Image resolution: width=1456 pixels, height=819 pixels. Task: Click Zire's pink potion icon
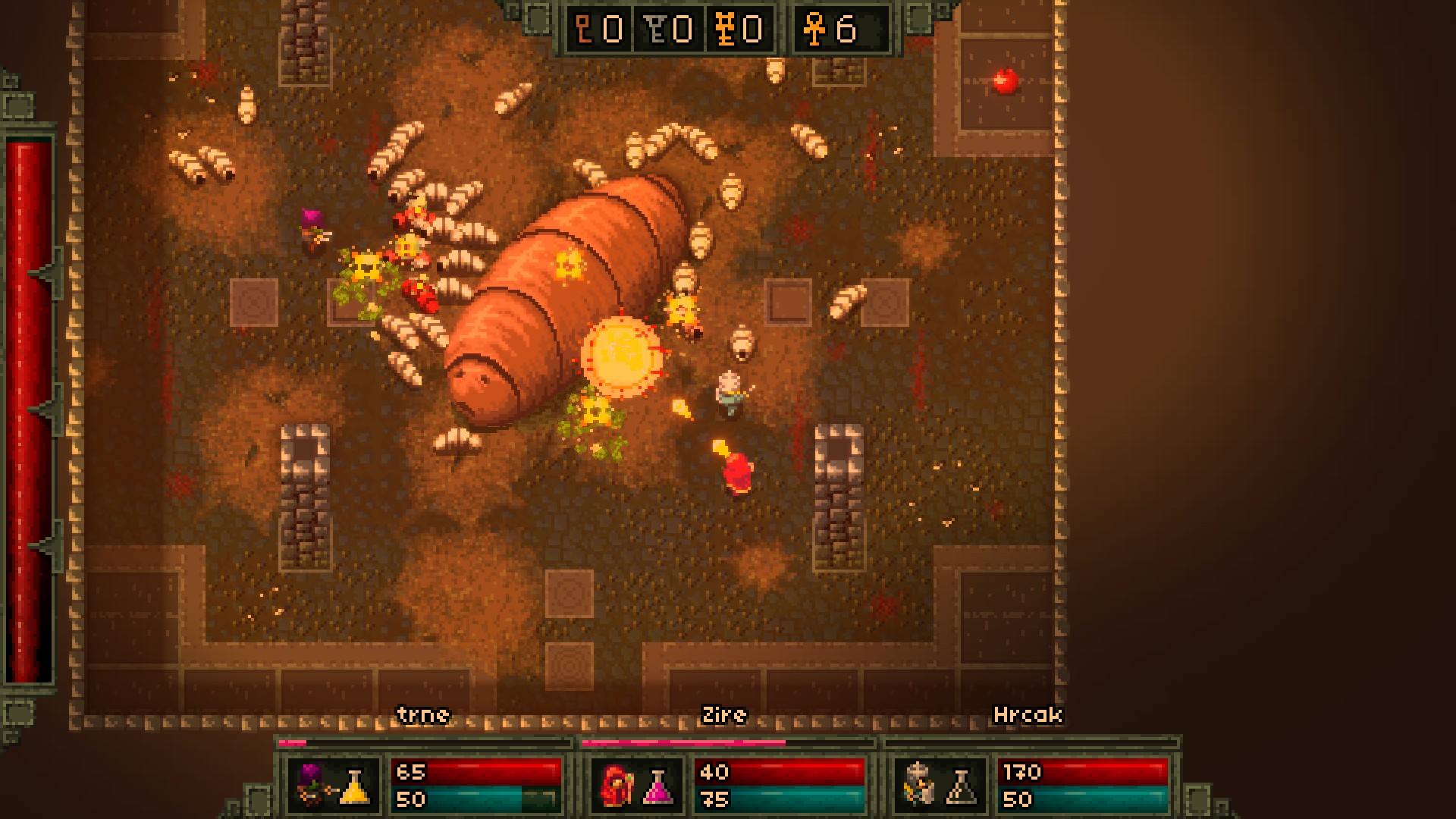tap(657, 786)
